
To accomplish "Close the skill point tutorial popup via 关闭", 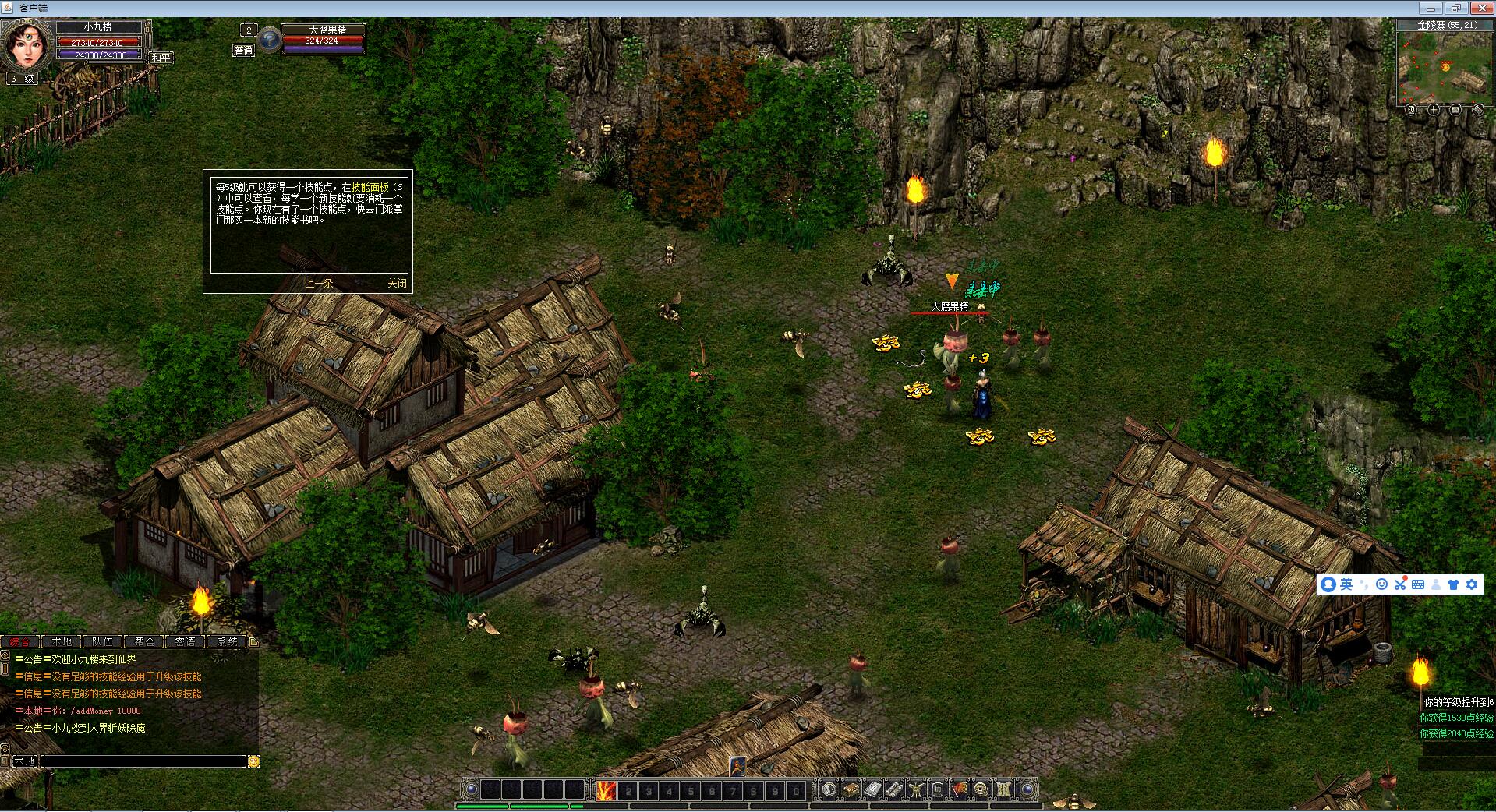I will pos(397,283).
